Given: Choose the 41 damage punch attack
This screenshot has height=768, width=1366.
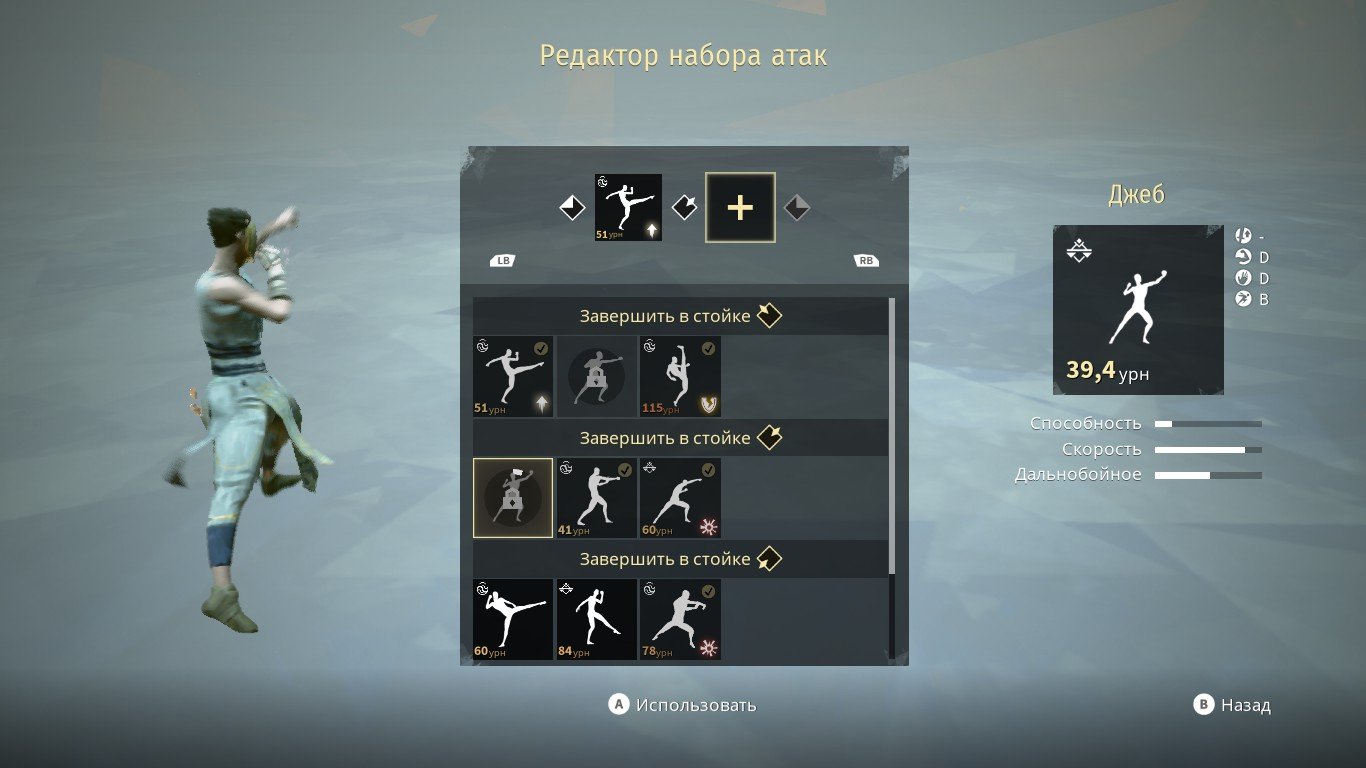Looking at the screenshot, I should click(596, 498).
